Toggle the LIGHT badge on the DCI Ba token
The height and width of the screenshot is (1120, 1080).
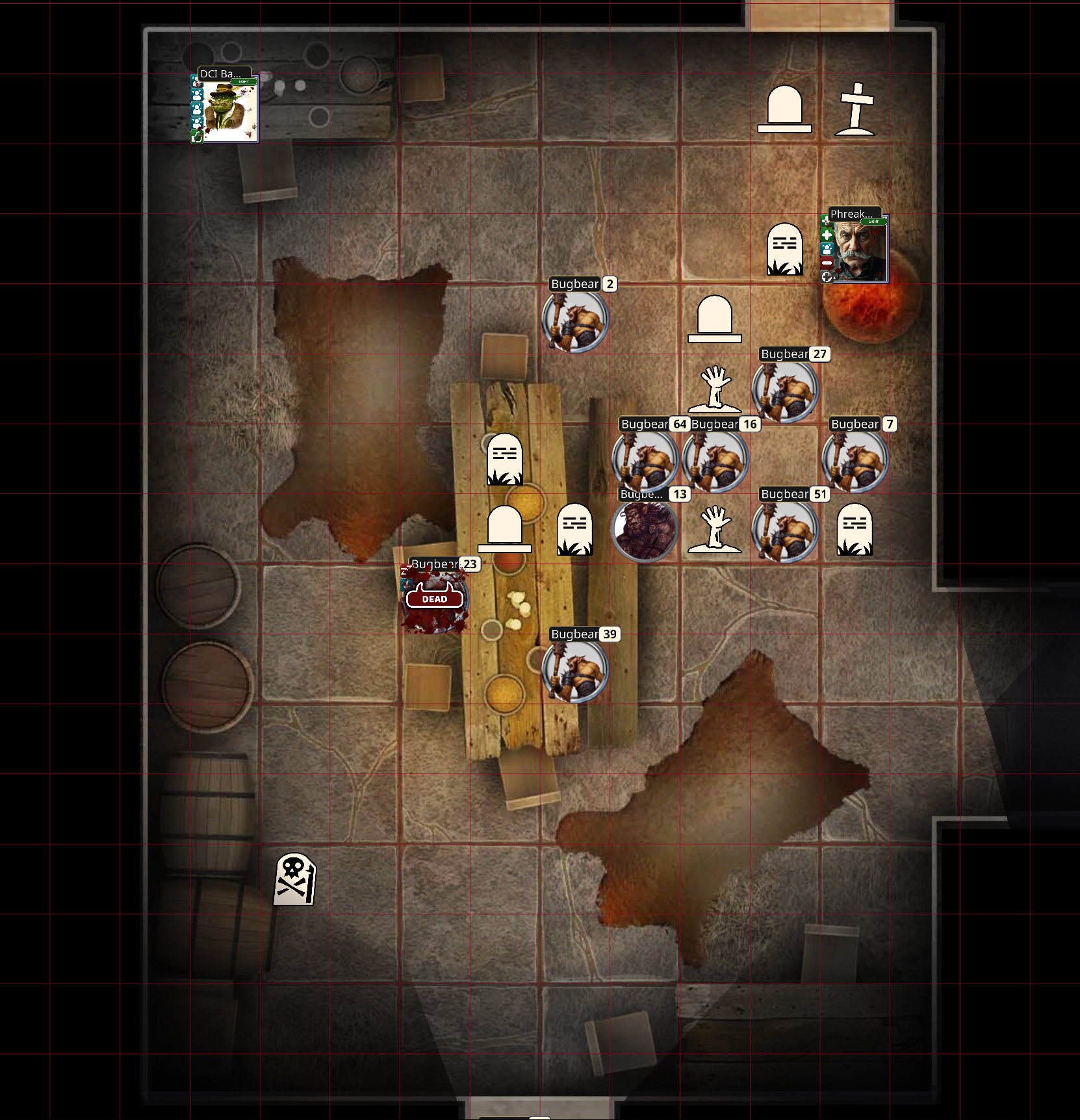click(243, 82)
